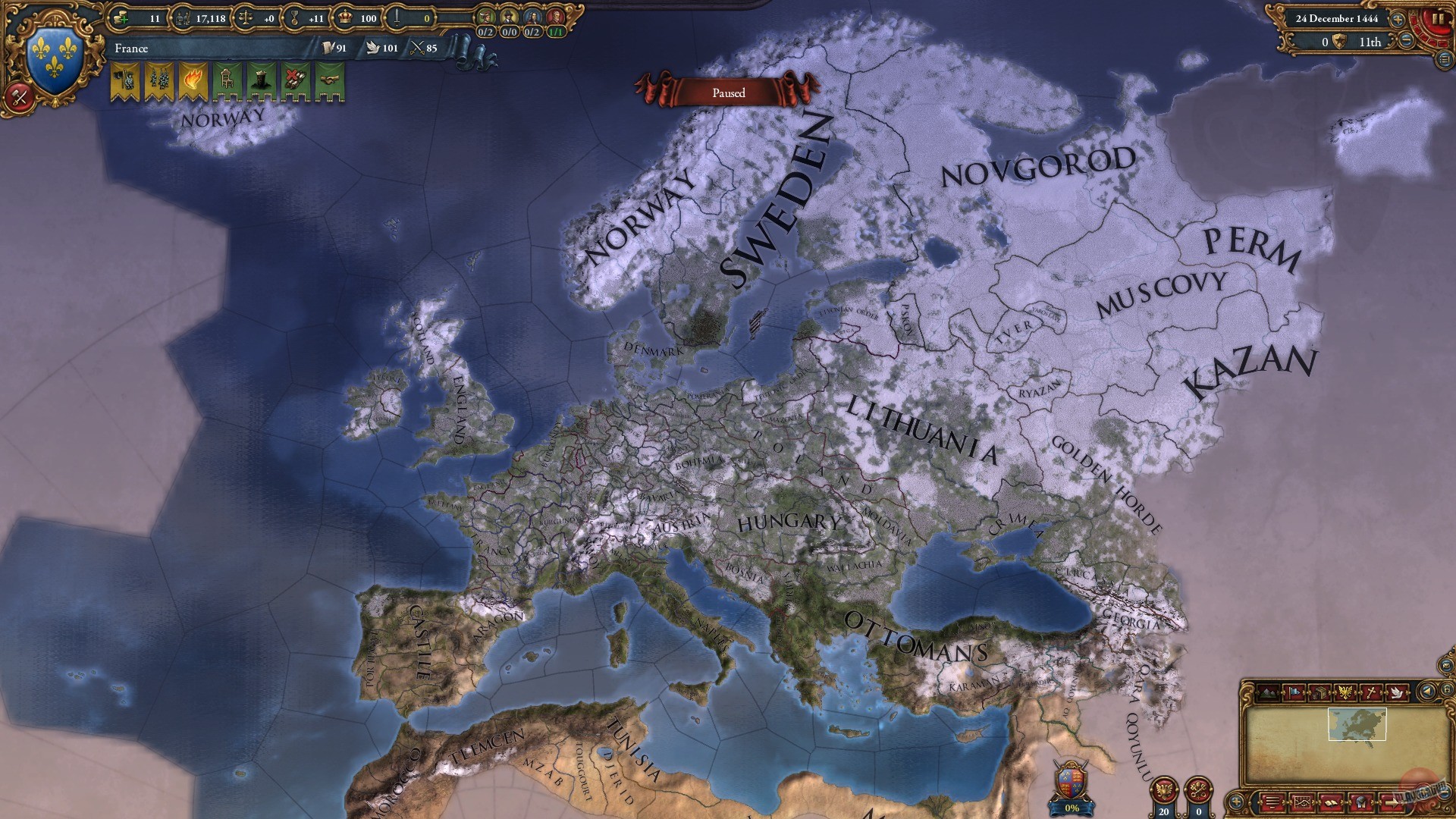Select the religious mapmode cross icon

[1371, 692]
